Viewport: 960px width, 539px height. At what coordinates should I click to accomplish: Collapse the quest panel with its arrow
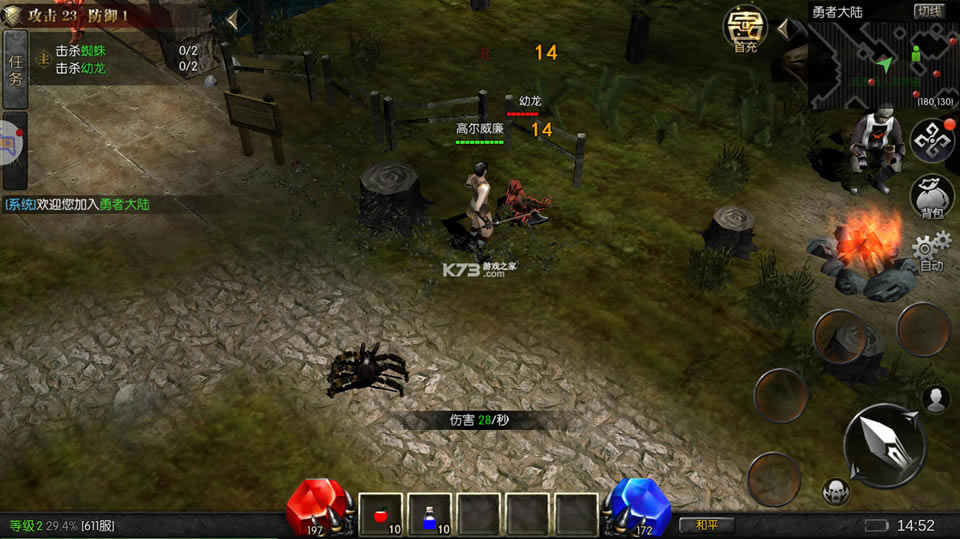coord(232,20)
